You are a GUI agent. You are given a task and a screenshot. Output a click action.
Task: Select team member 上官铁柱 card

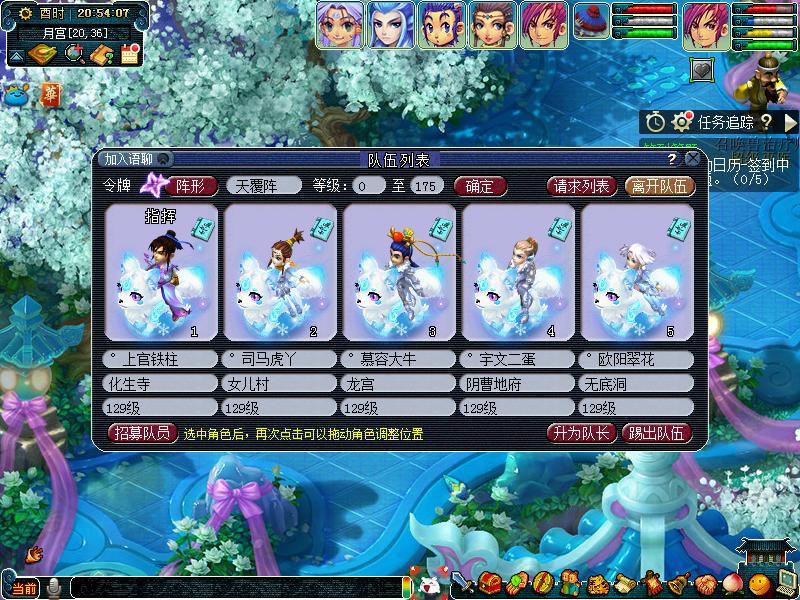point(160,272)
